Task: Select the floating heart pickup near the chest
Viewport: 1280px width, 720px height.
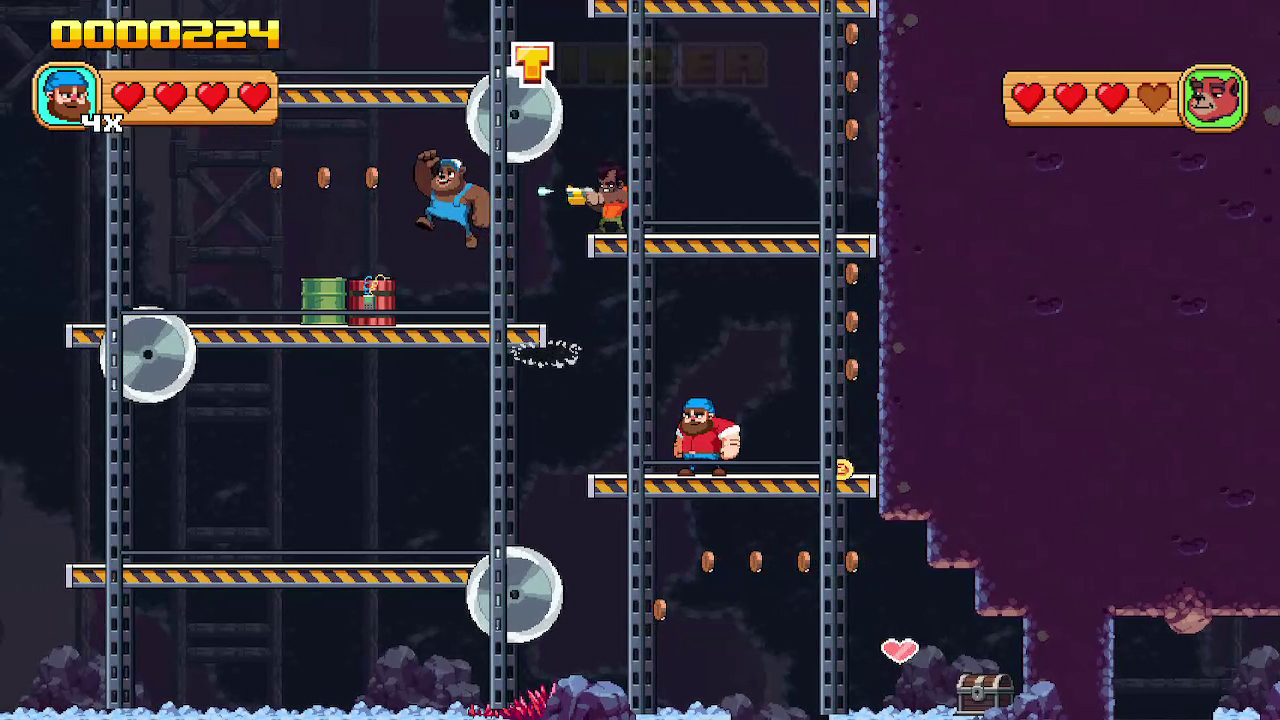Action: tap(899, 651)
